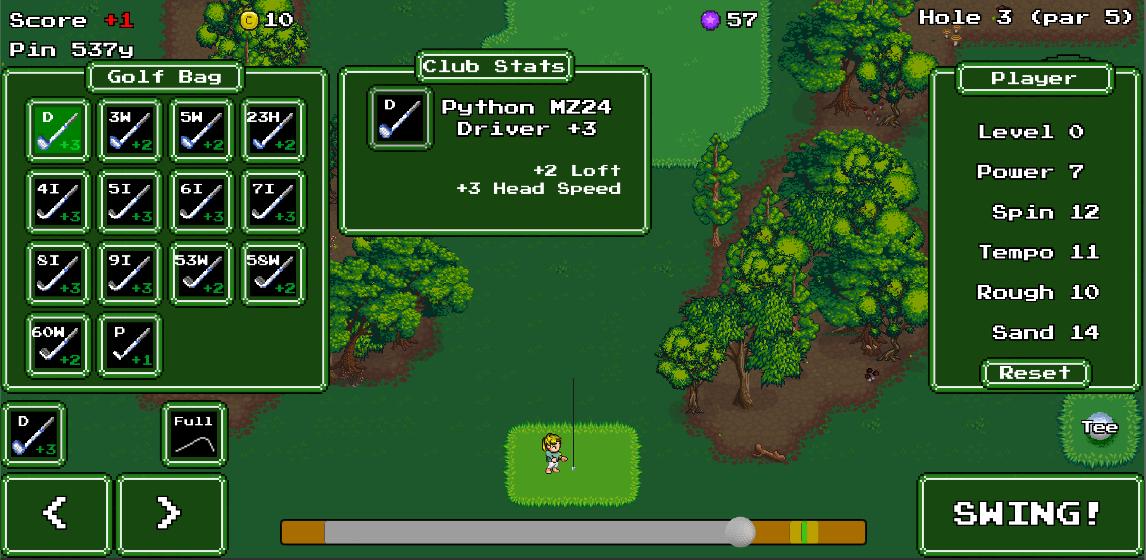Viewport: 1146px width, 560px height.
Task: Click the Reset button in Player panel
Action: point(1035,373)
